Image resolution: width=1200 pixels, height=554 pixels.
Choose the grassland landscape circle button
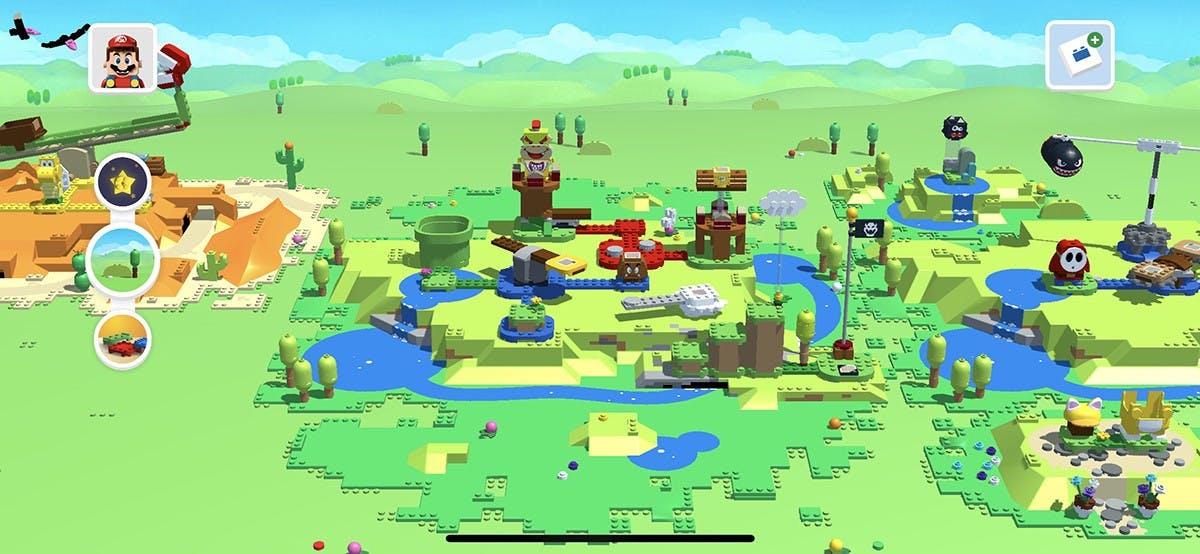[x=122, y=259]
